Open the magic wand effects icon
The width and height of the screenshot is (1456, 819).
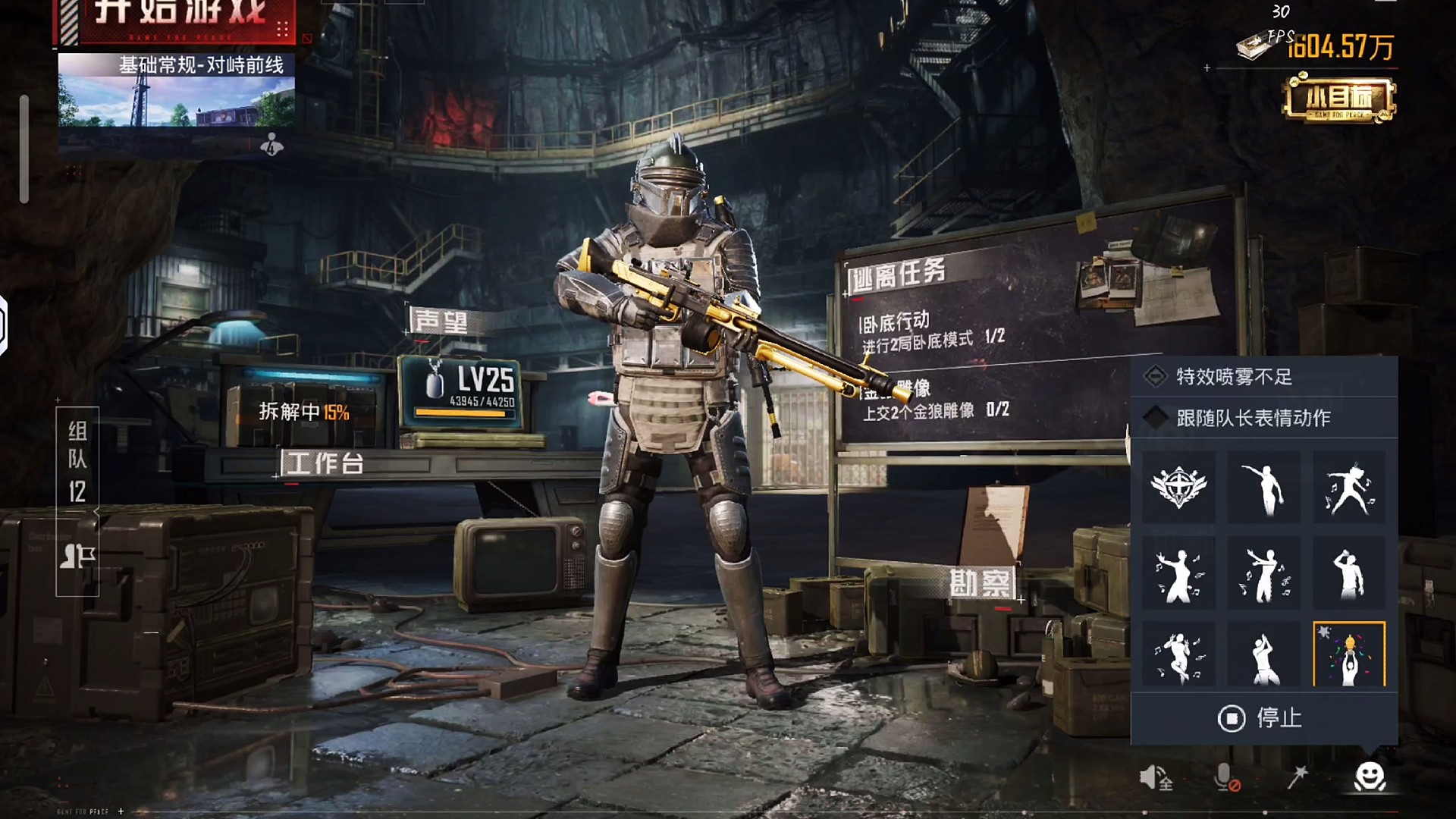(x=1298, y=777)
